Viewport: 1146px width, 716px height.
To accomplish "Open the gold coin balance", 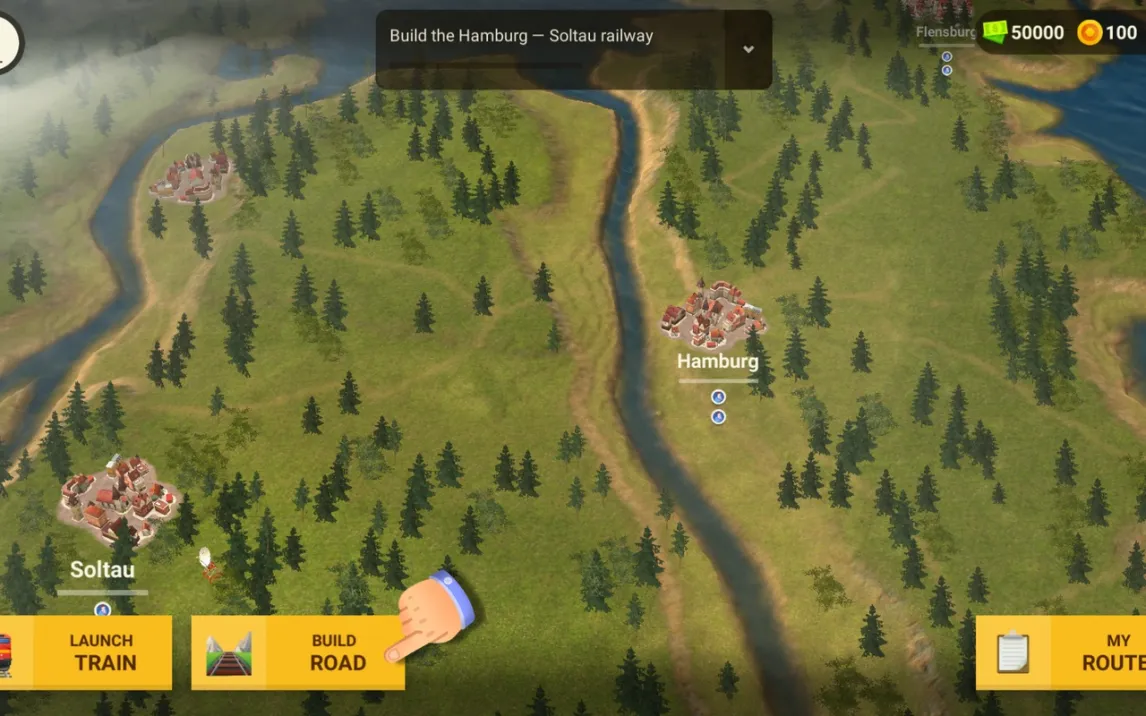I will (x=1108, y=32).
